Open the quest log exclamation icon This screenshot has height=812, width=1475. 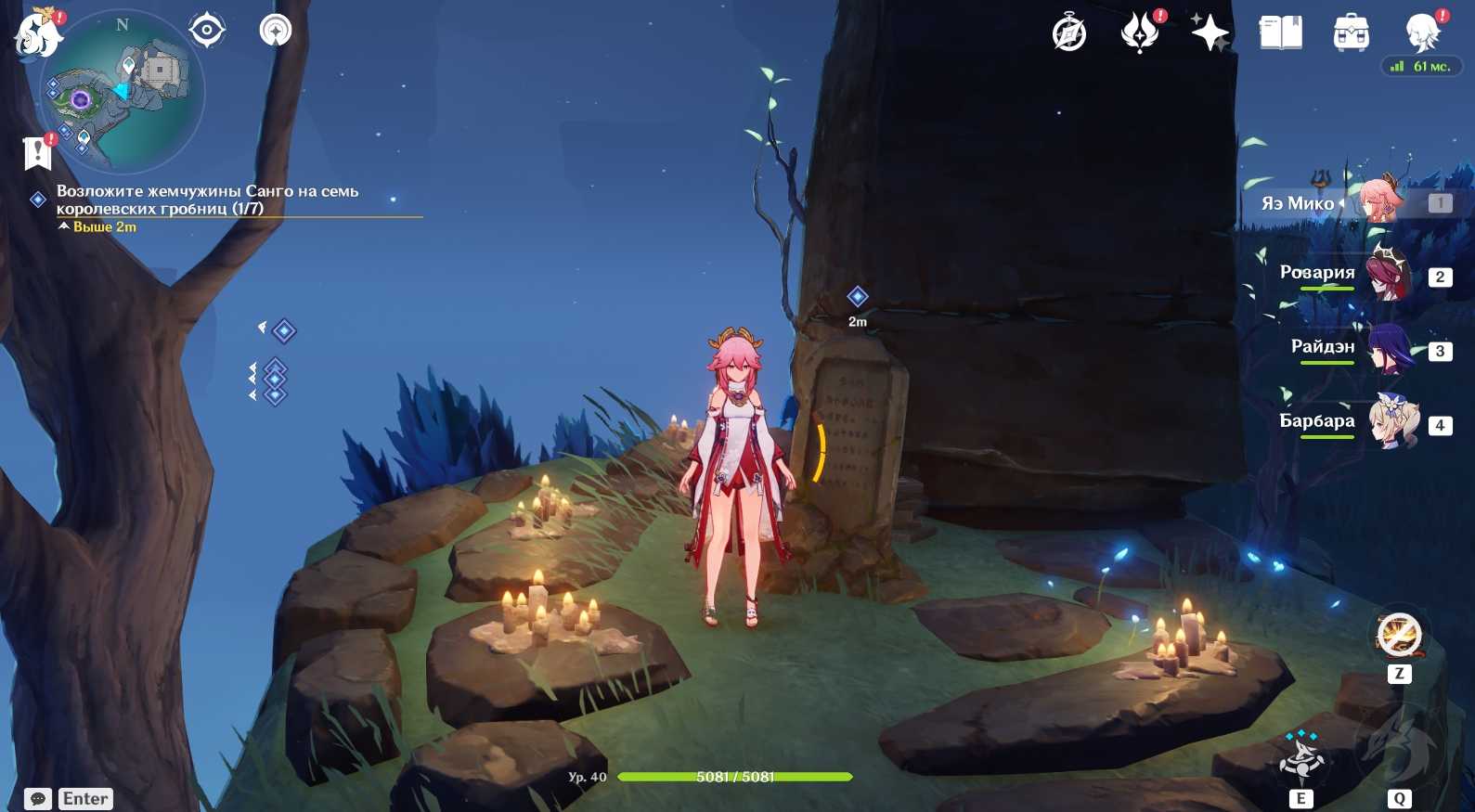click(38, 152)
